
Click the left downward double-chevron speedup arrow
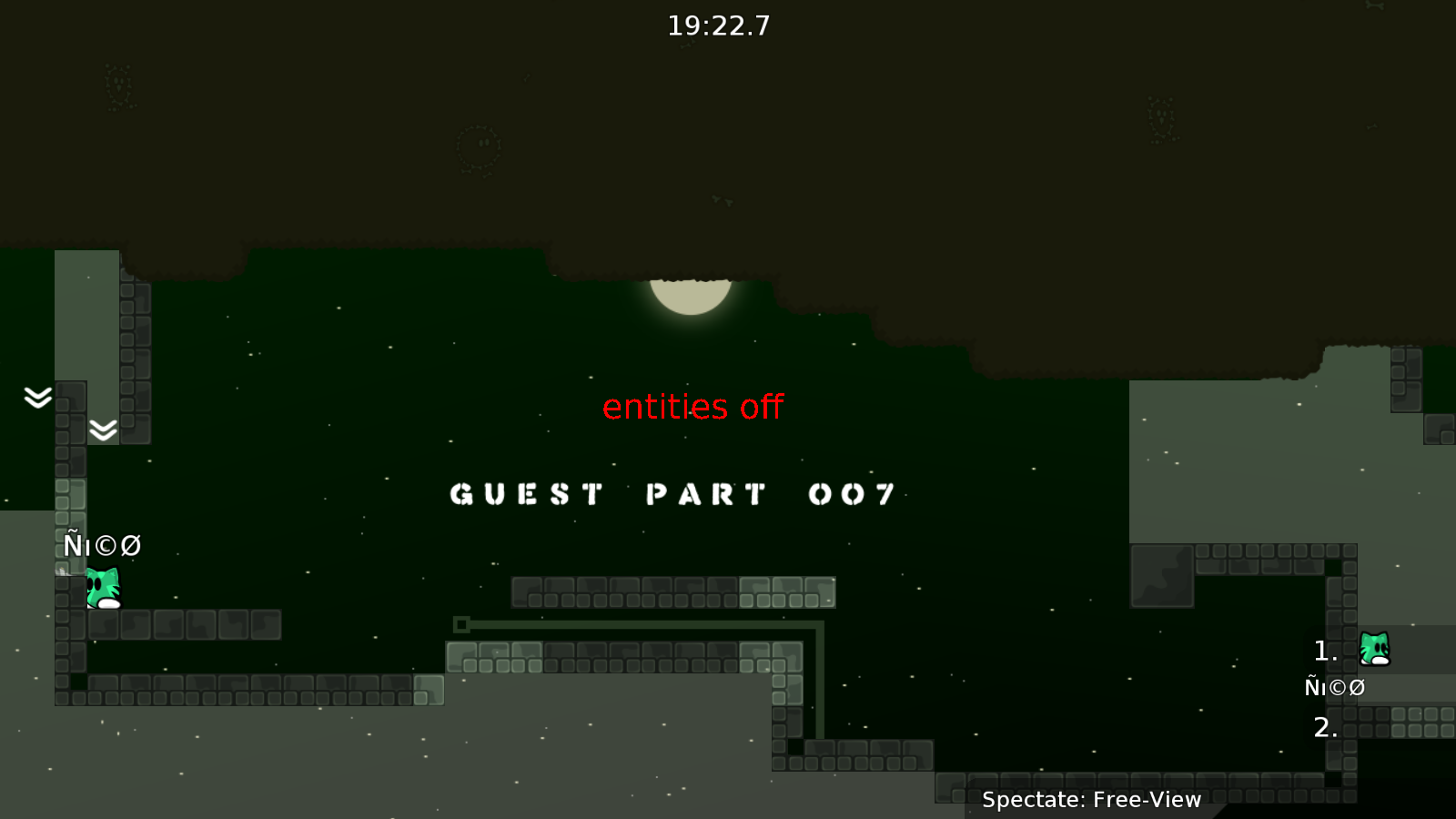(35, 398)
